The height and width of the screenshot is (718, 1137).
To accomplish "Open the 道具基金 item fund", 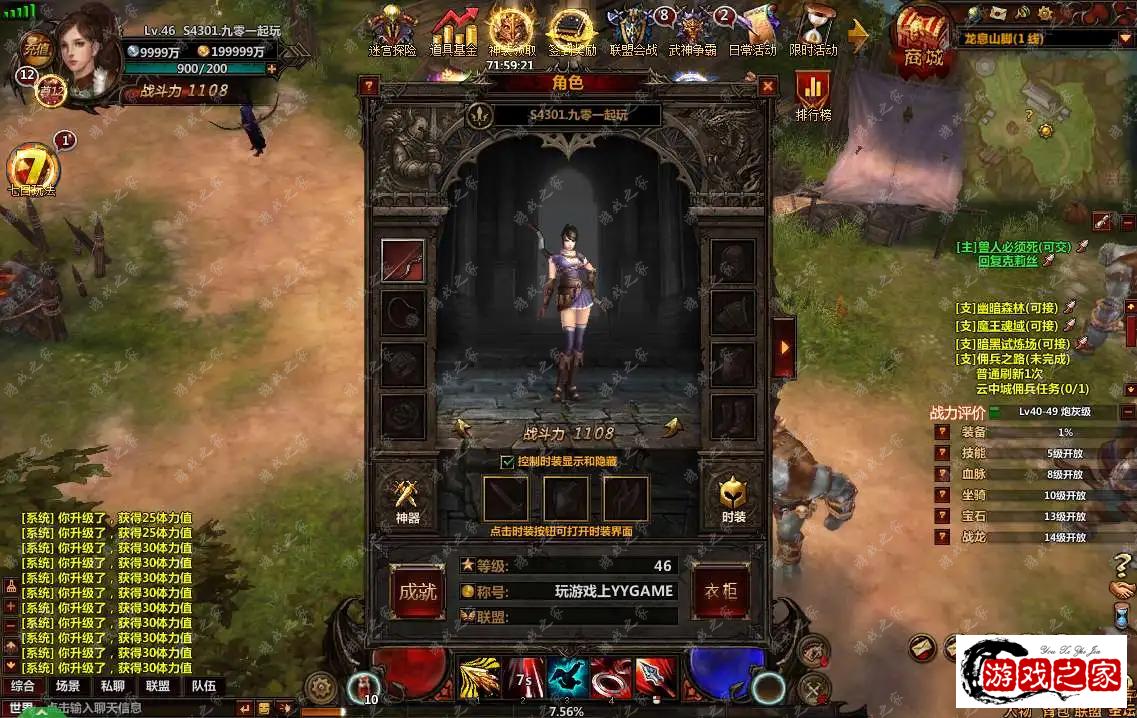I will tap(453, 32).
